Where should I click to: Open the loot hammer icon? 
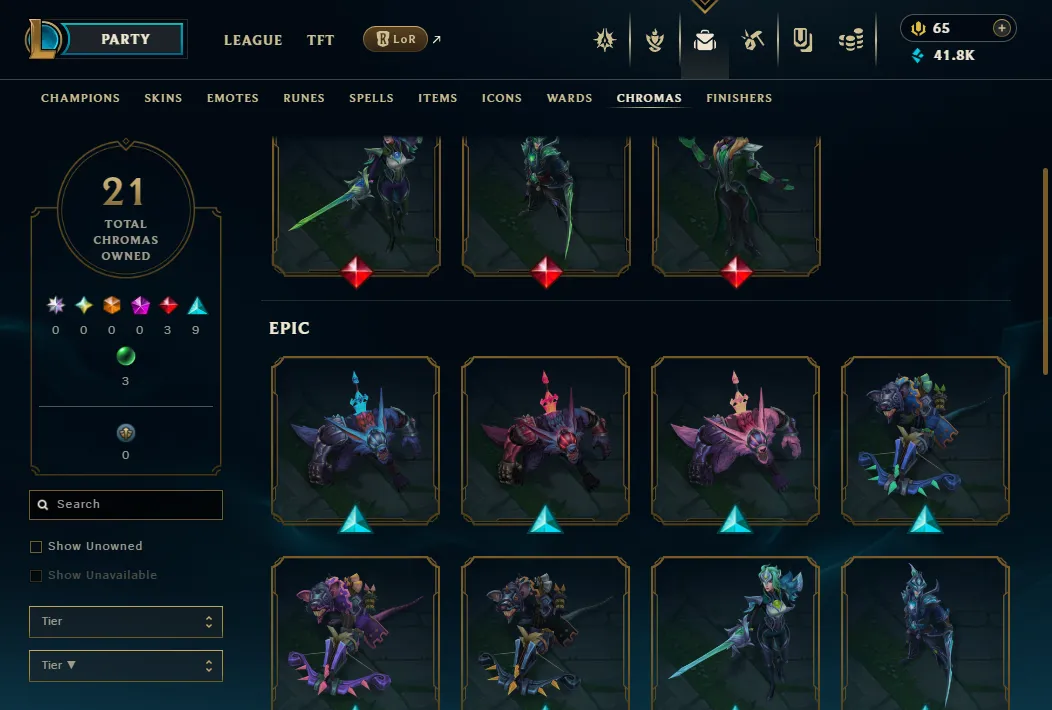[753, 40]
